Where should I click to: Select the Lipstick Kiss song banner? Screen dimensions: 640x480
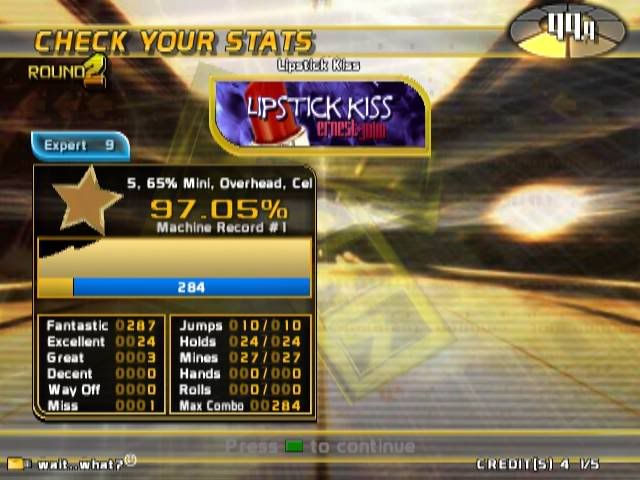(x=320, y=115)
